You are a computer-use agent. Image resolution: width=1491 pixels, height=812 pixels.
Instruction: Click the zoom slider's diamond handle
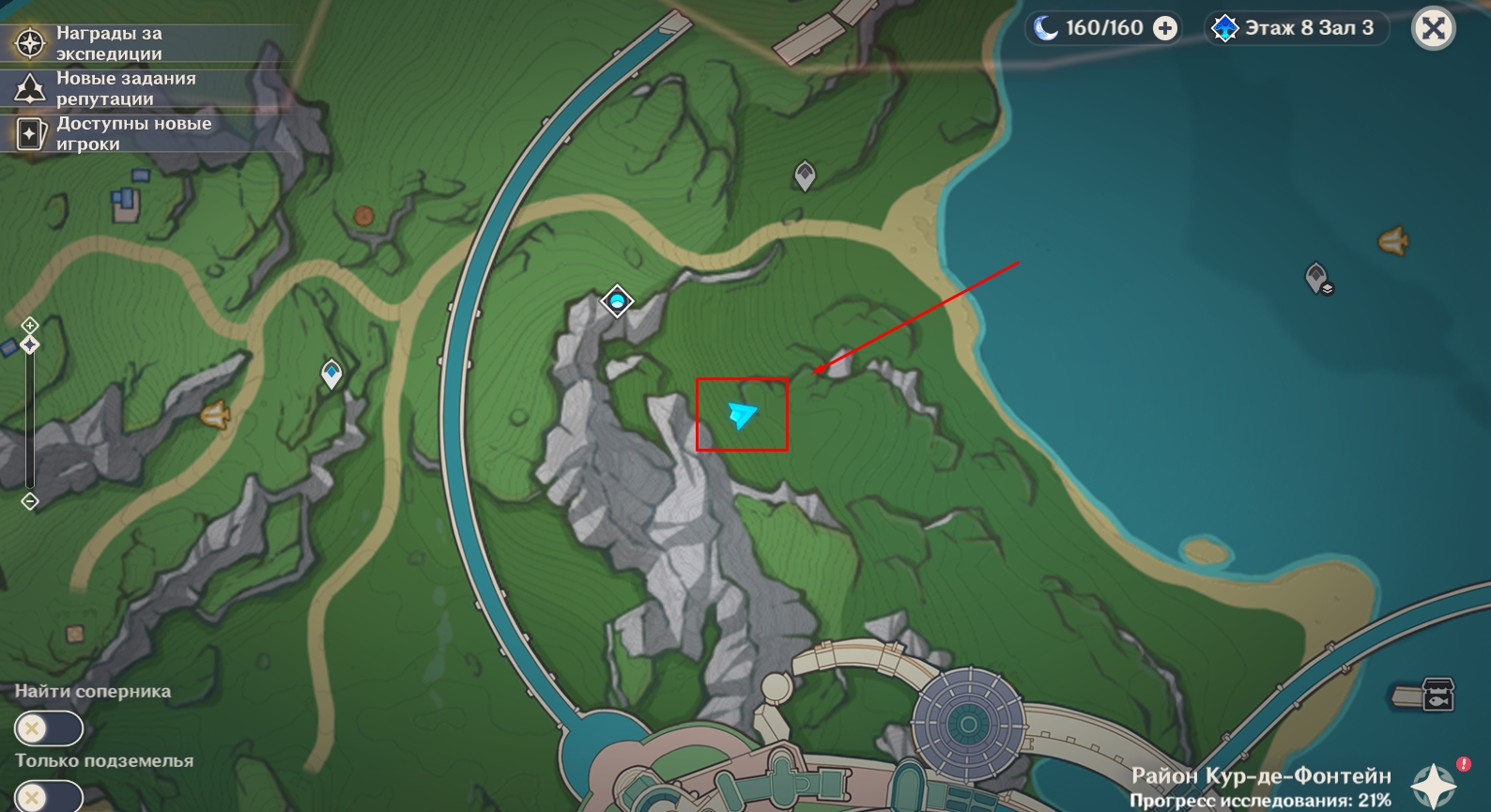30,345
